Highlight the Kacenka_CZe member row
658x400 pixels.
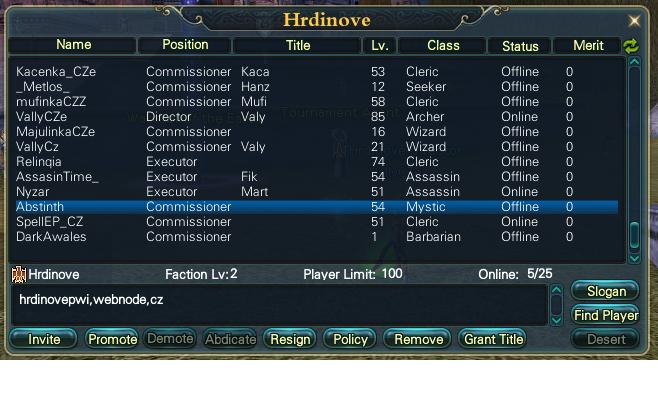pyautogui.click(x=56, y=72)
